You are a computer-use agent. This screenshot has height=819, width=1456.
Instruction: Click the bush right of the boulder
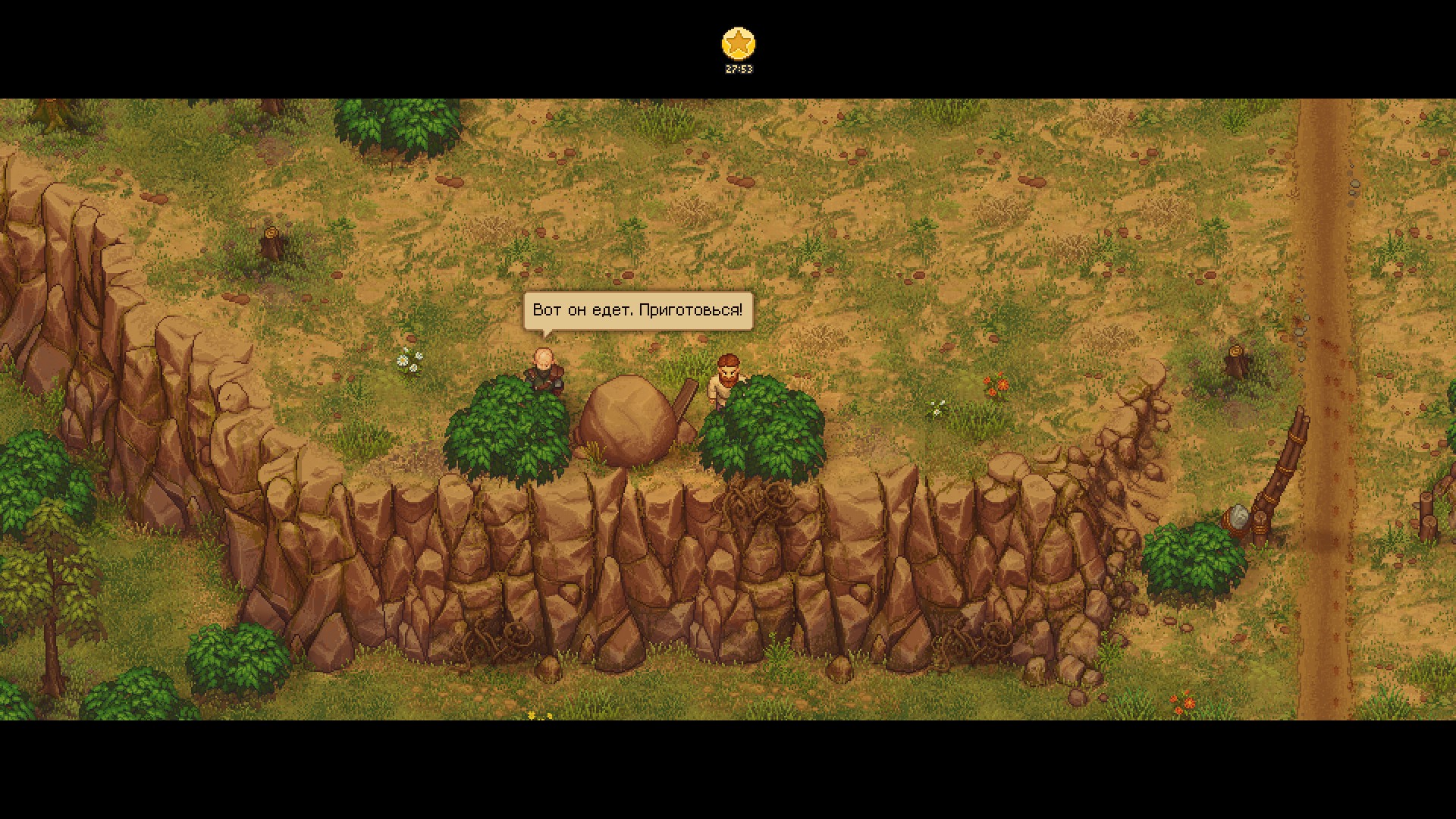point(762,428)
